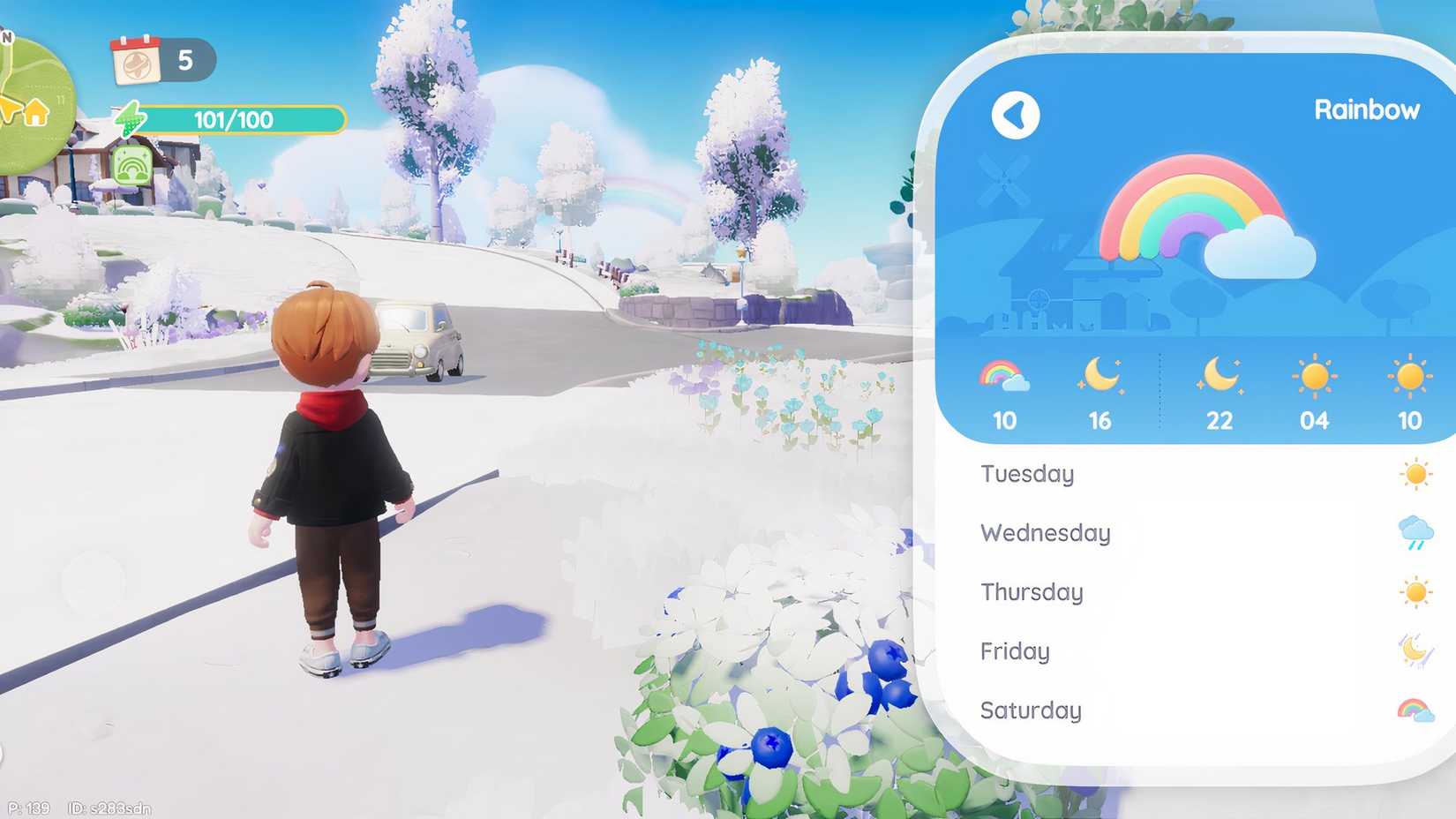The width and height of the screenshot is (1456, 819).
Task: Click Wednesday's rain cloud icon
Action: [1415, 532]
